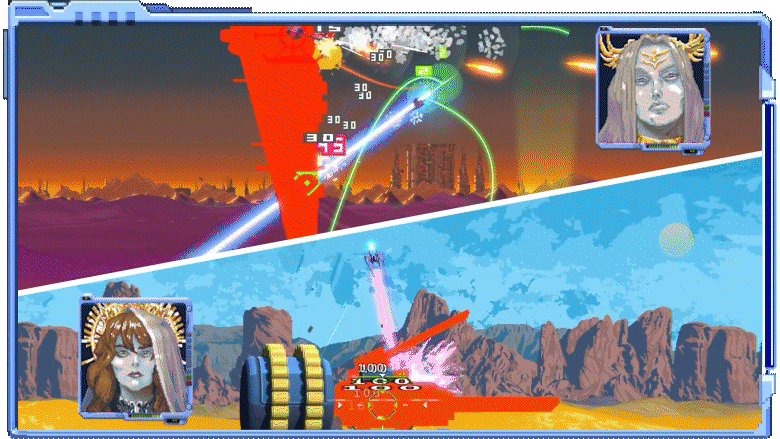Click the silver-haired pilot portrait
Viewport: 780px width, 439px height.
[653, 88]
